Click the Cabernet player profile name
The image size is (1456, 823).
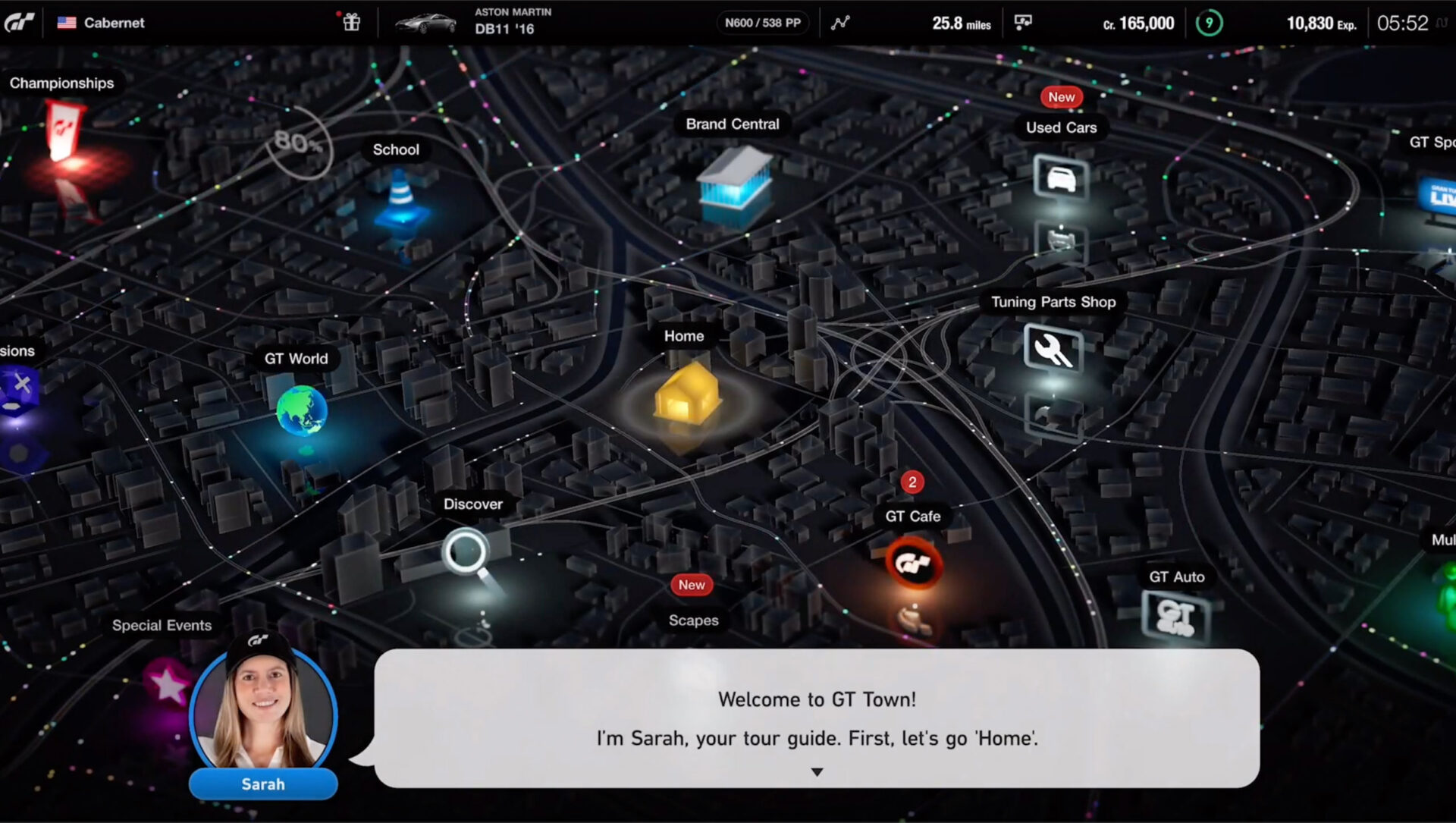[x=114, y=23]
